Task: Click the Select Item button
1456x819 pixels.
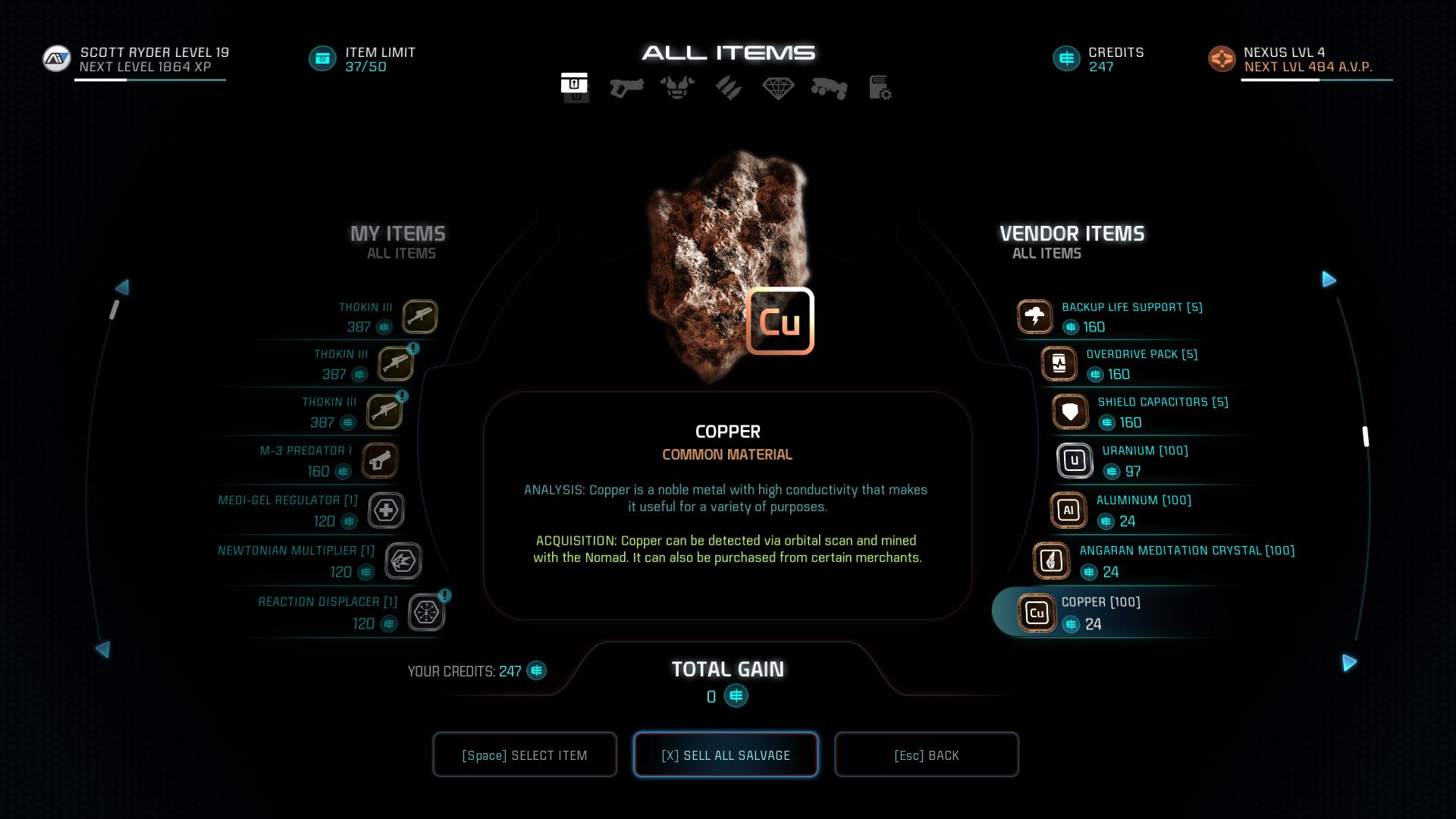Action: pos(524,755)
